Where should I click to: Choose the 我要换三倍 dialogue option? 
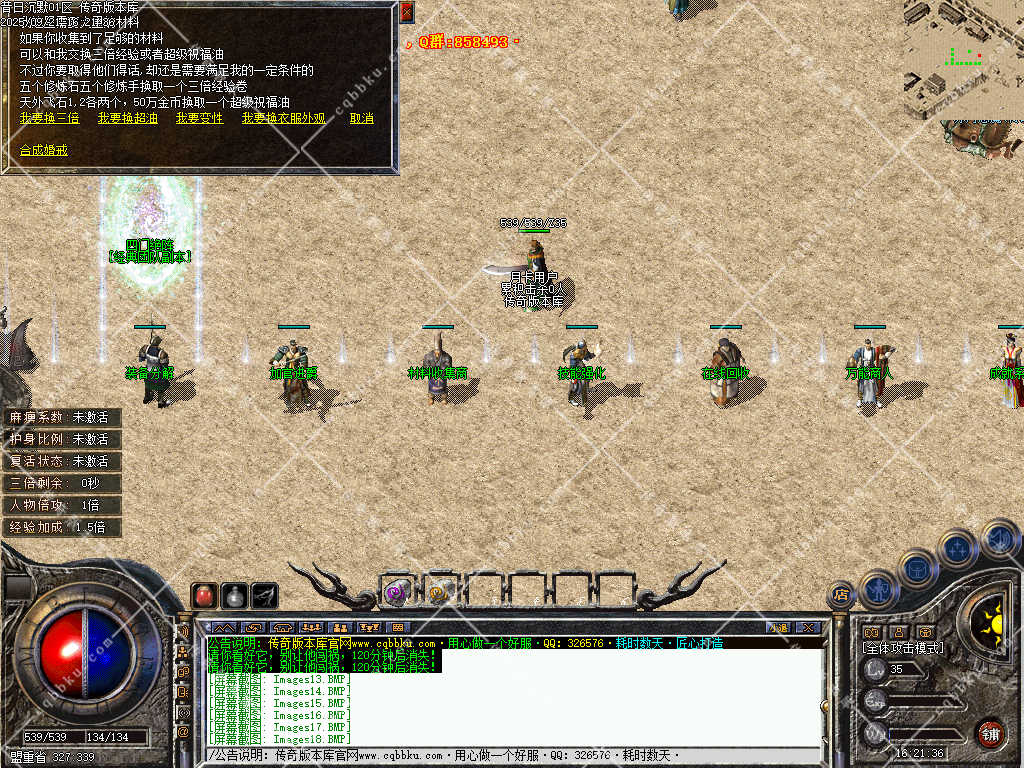49,118
